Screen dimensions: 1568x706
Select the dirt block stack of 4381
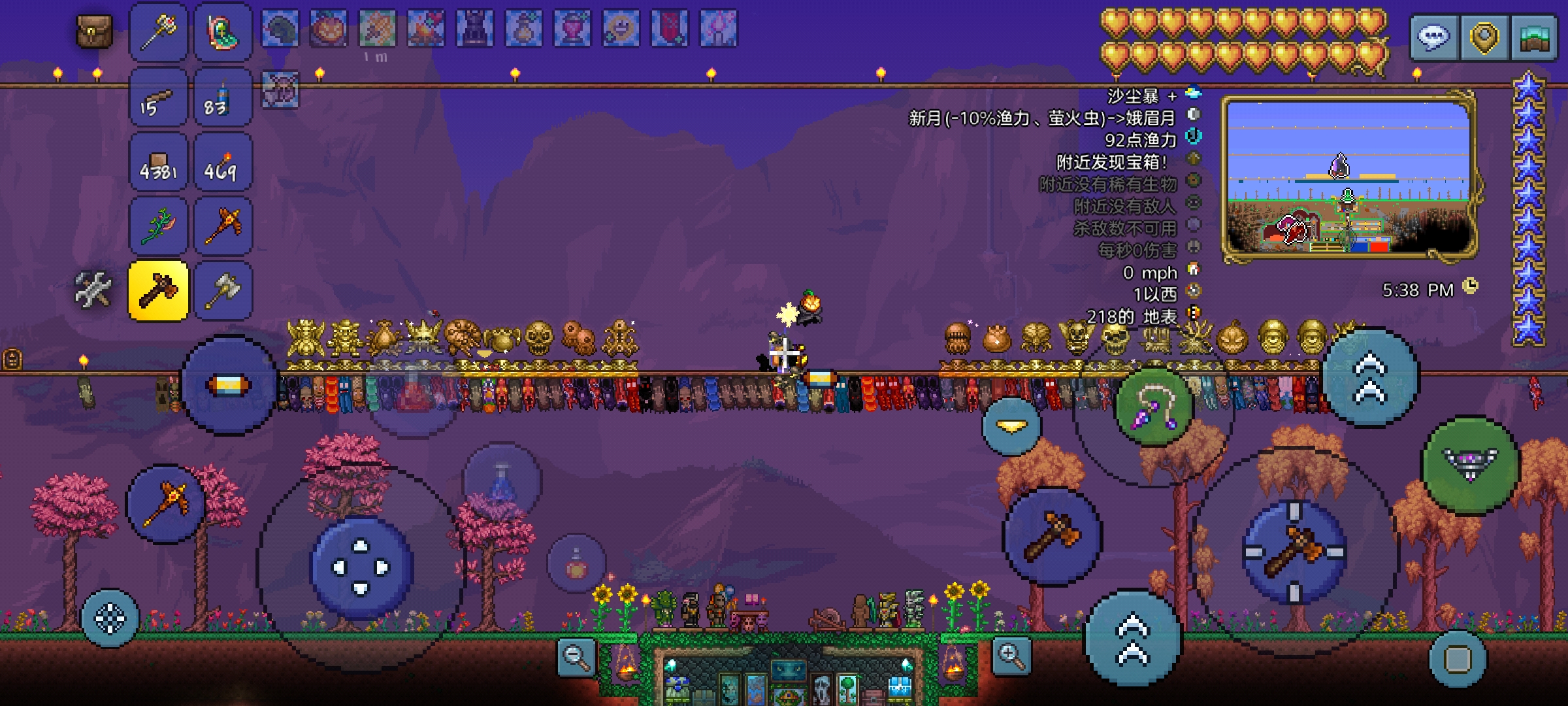(x=159, y=163)
